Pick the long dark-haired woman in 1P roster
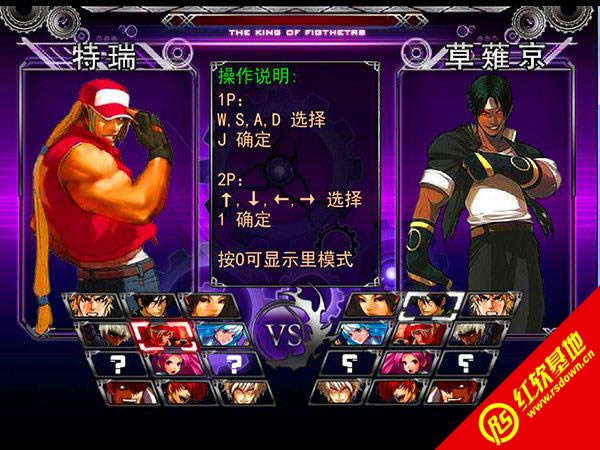Image resolution: width=600 pixels, height=450 pixels. pos(205,305)
